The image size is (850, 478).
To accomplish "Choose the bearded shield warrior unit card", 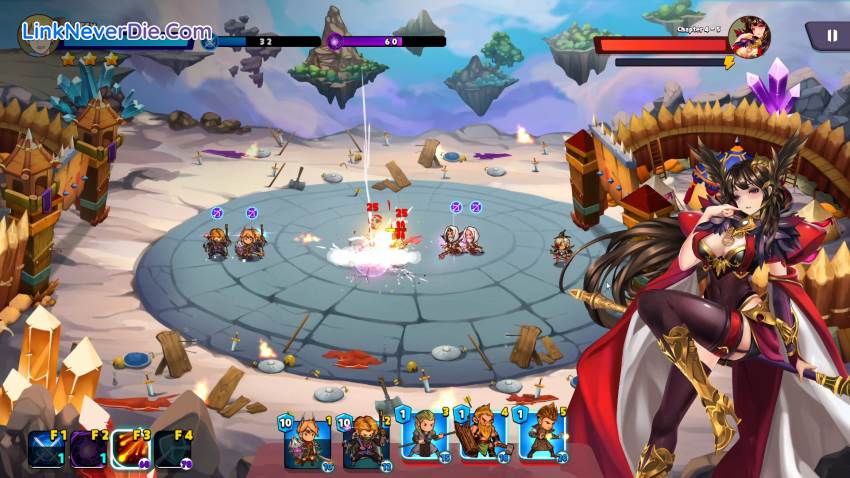I will (481, 434).
